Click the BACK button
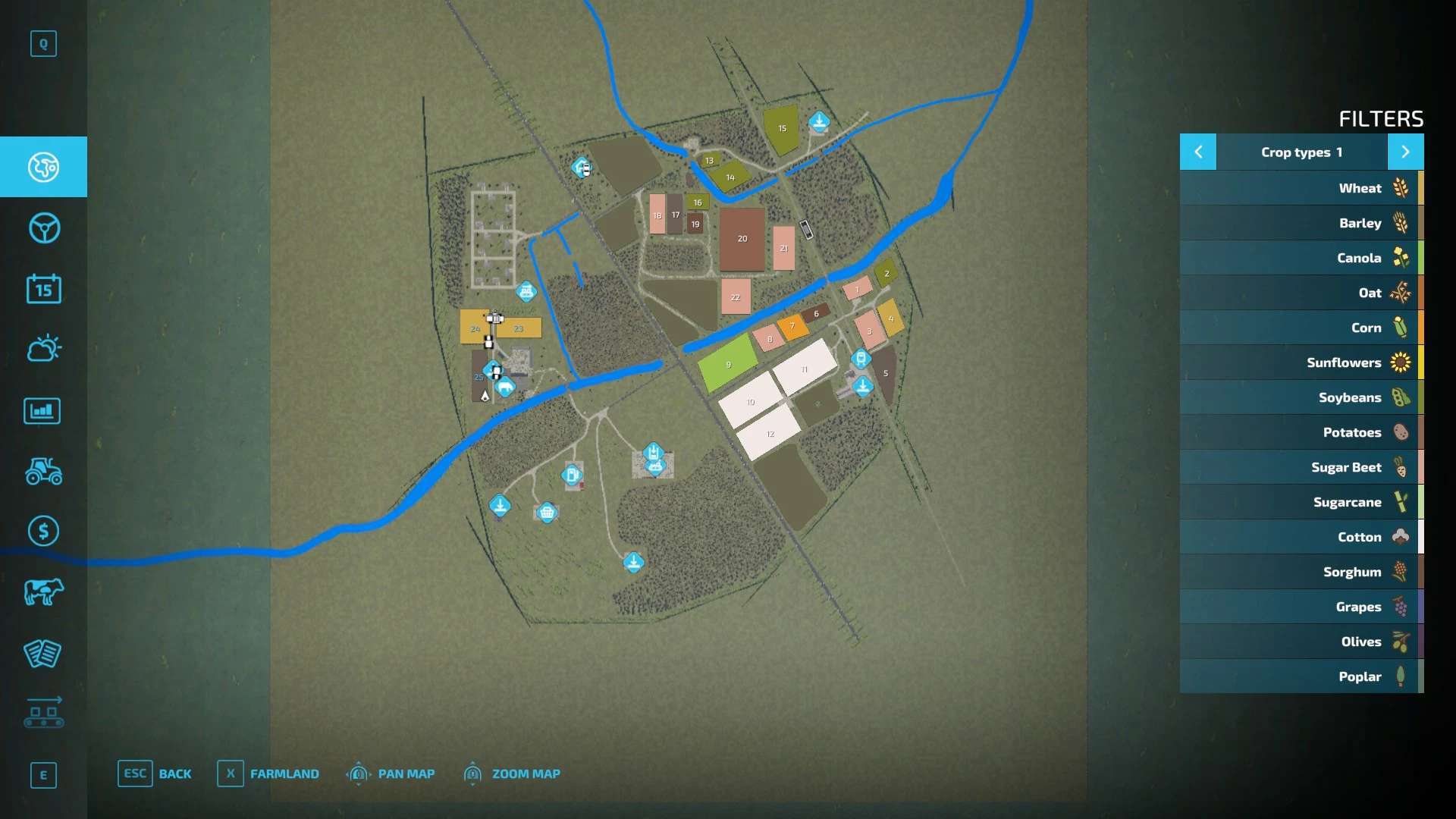 coord(175,773)
